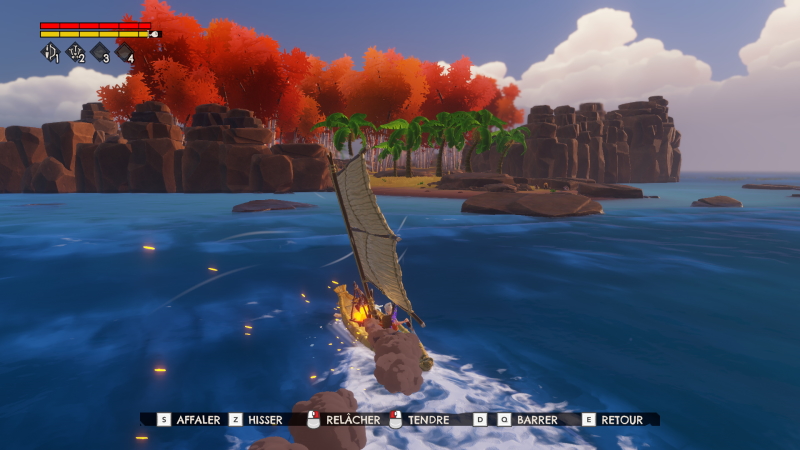800x450 pixels.
Task: Choose the tool slot numbered 2
Action: click(75, 52)
